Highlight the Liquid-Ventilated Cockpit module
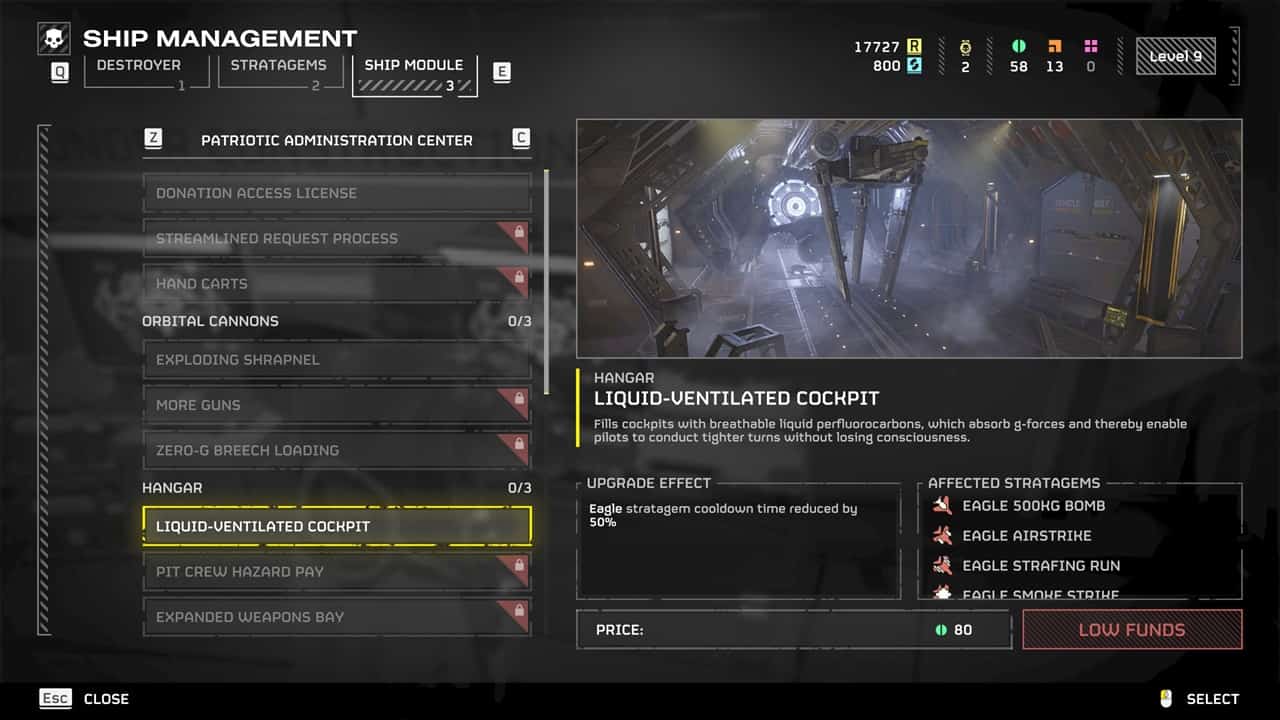Image resolution: width=1280 pixels, height=720 pixels. coord(336,526)
